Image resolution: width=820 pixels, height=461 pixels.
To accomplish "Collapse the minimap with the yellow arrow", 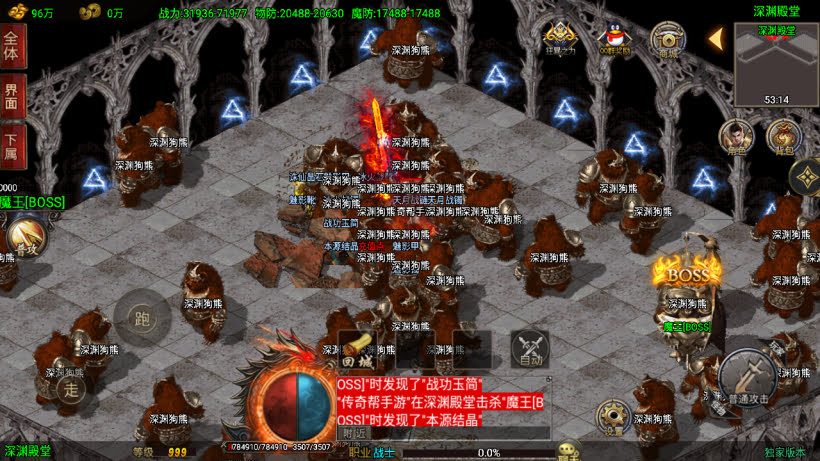I will (x=716, y=38).
